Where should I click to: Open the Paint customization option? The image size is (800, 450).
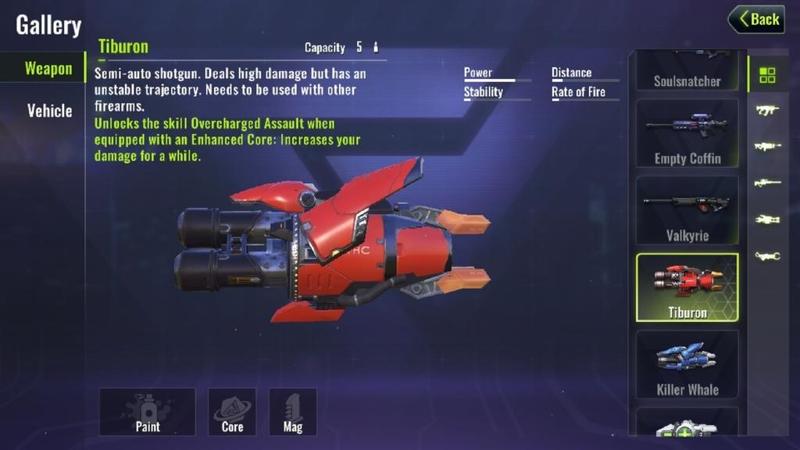pyautogui.click(x=147, y=411)
